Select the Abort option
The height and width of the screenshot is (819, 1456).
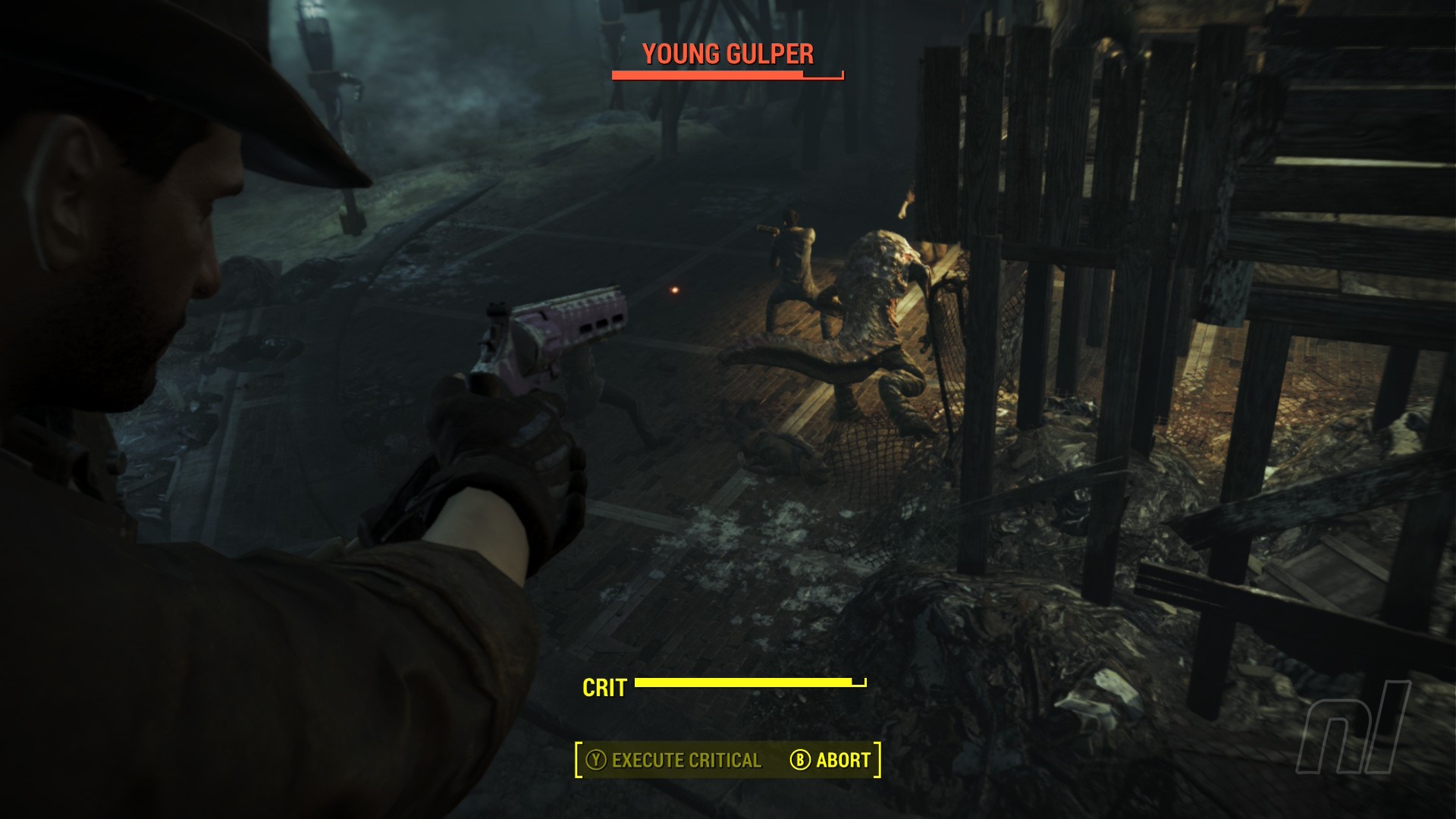tap(831, 760)
